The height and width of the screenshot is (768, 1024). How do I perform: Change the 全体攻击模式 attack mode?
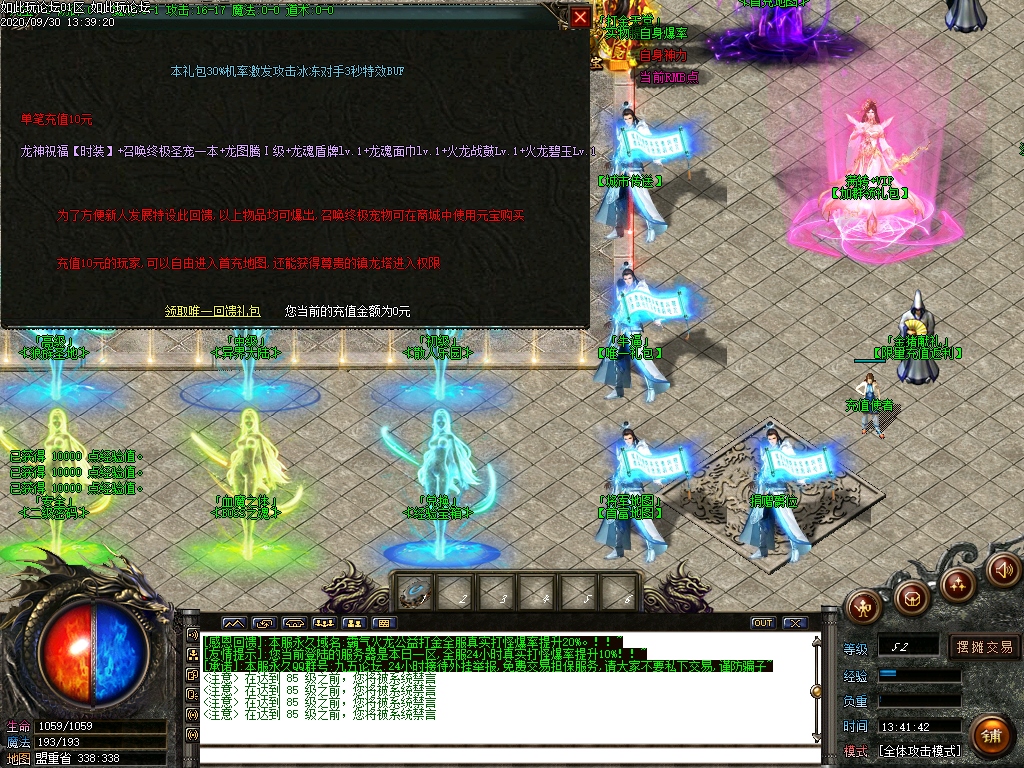[x=920, y=751]
